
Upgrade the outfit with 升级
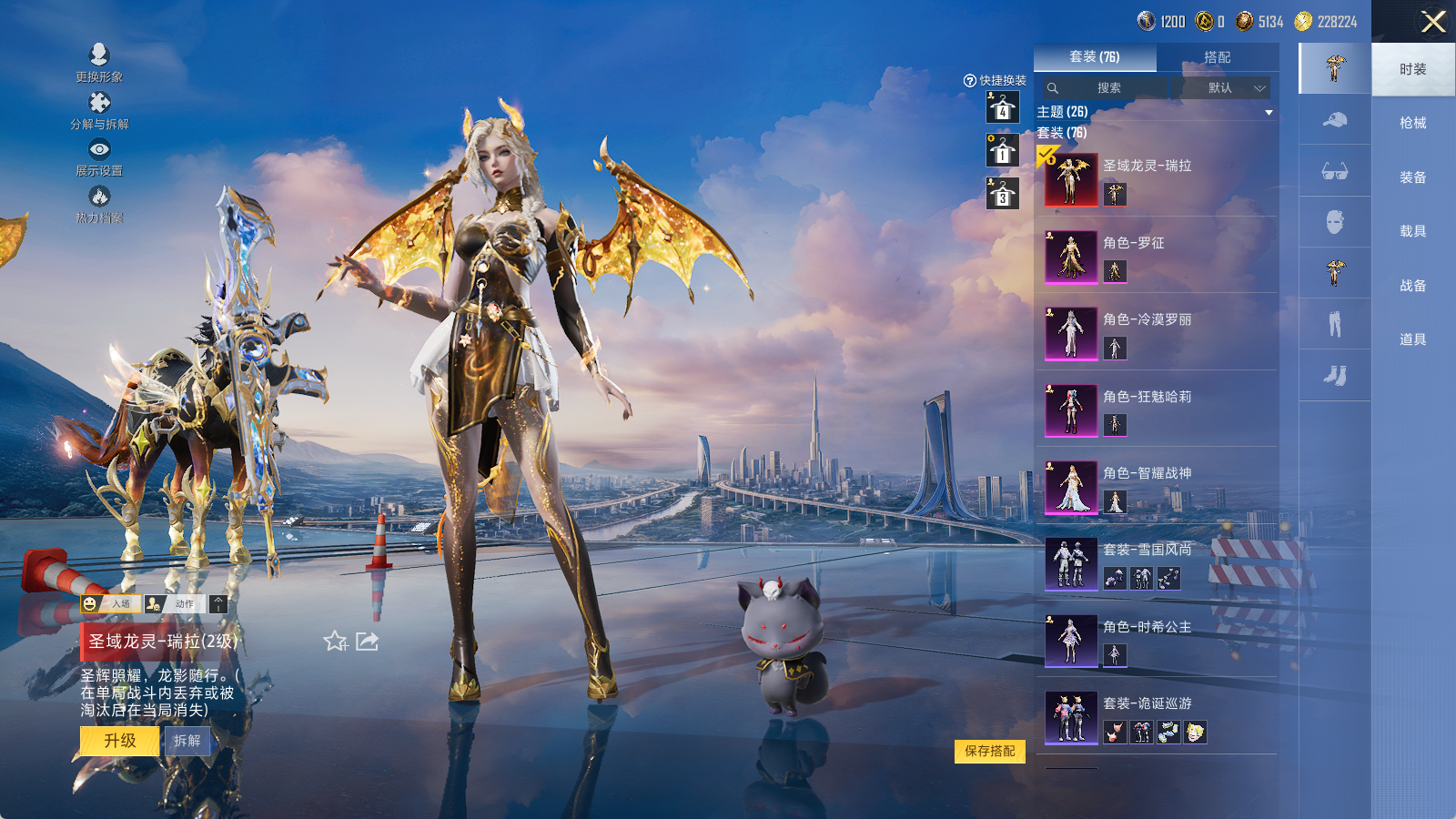(120, 741)
